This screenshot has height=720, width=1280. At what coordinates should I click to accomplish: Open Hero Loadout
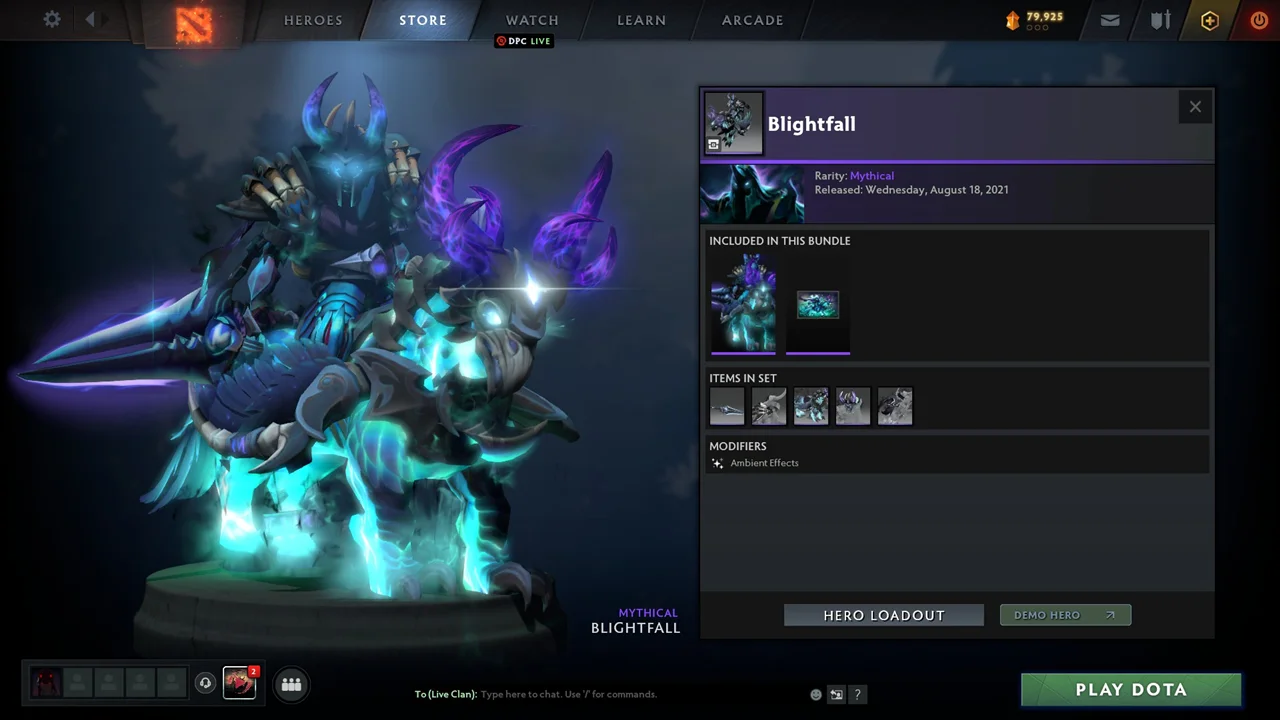[x=884, y=615]
